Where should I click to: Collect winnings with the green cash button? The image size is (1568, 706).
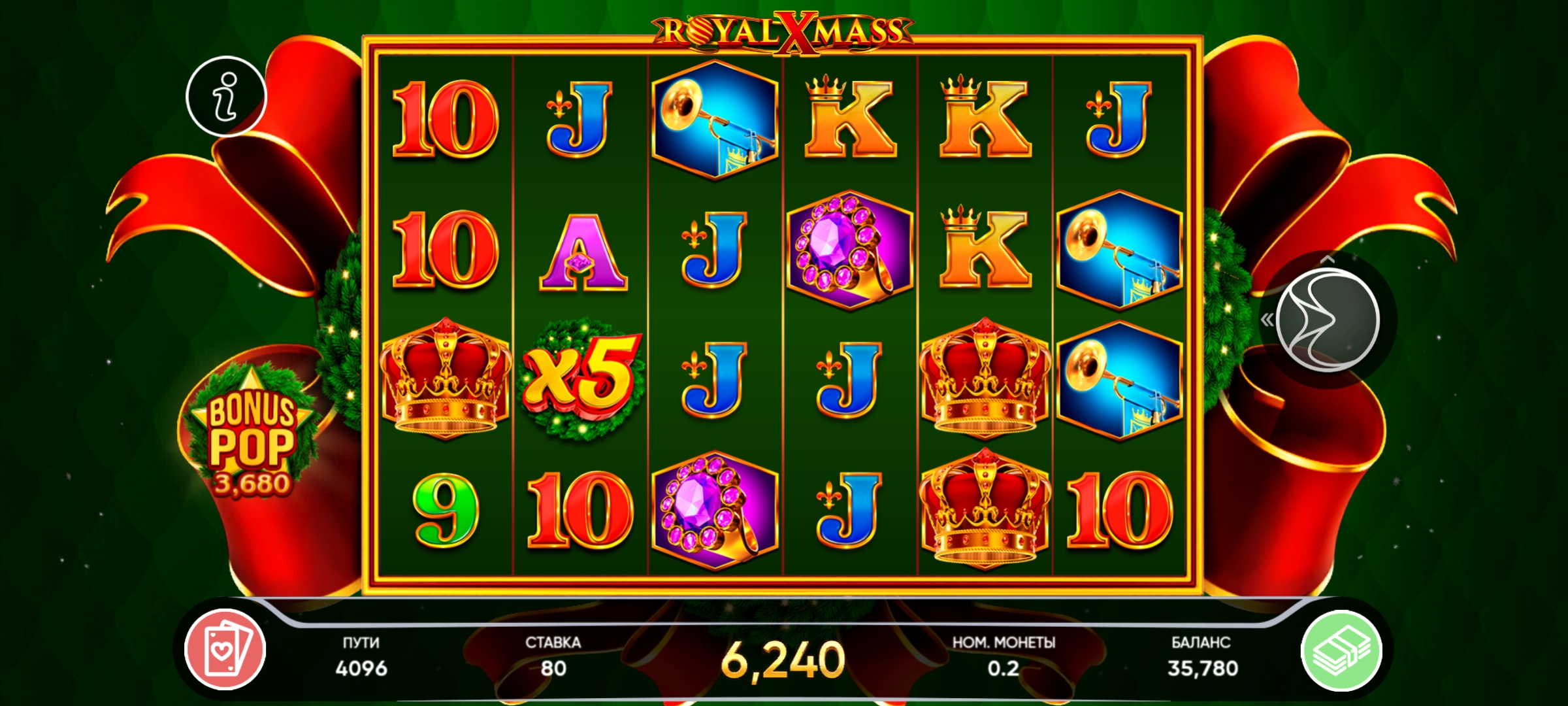point(1341,650)
